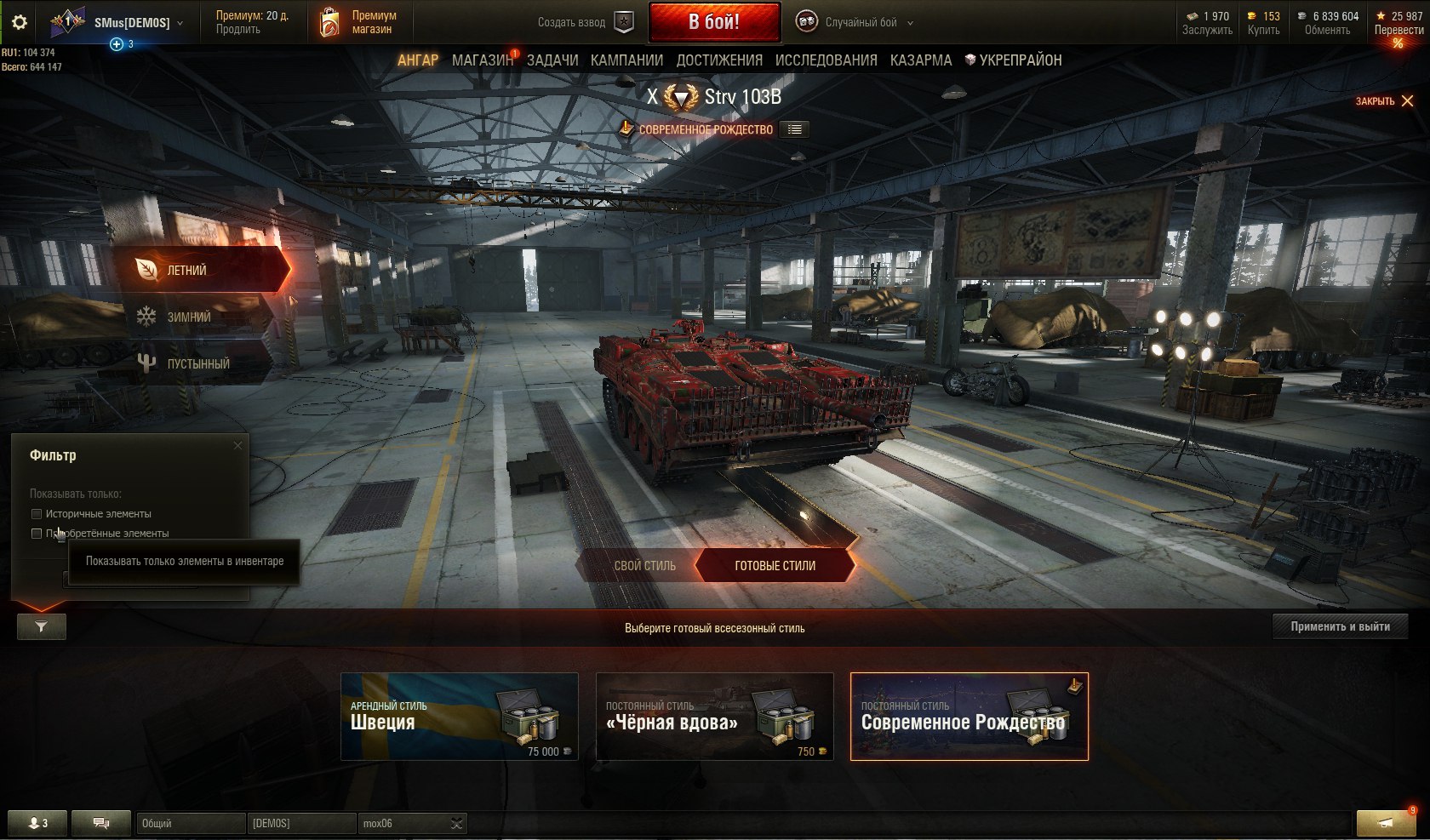Apply changes with Применить и выйти
This screenshot has height=840, width=1430.
click(x=1340, y=626)
